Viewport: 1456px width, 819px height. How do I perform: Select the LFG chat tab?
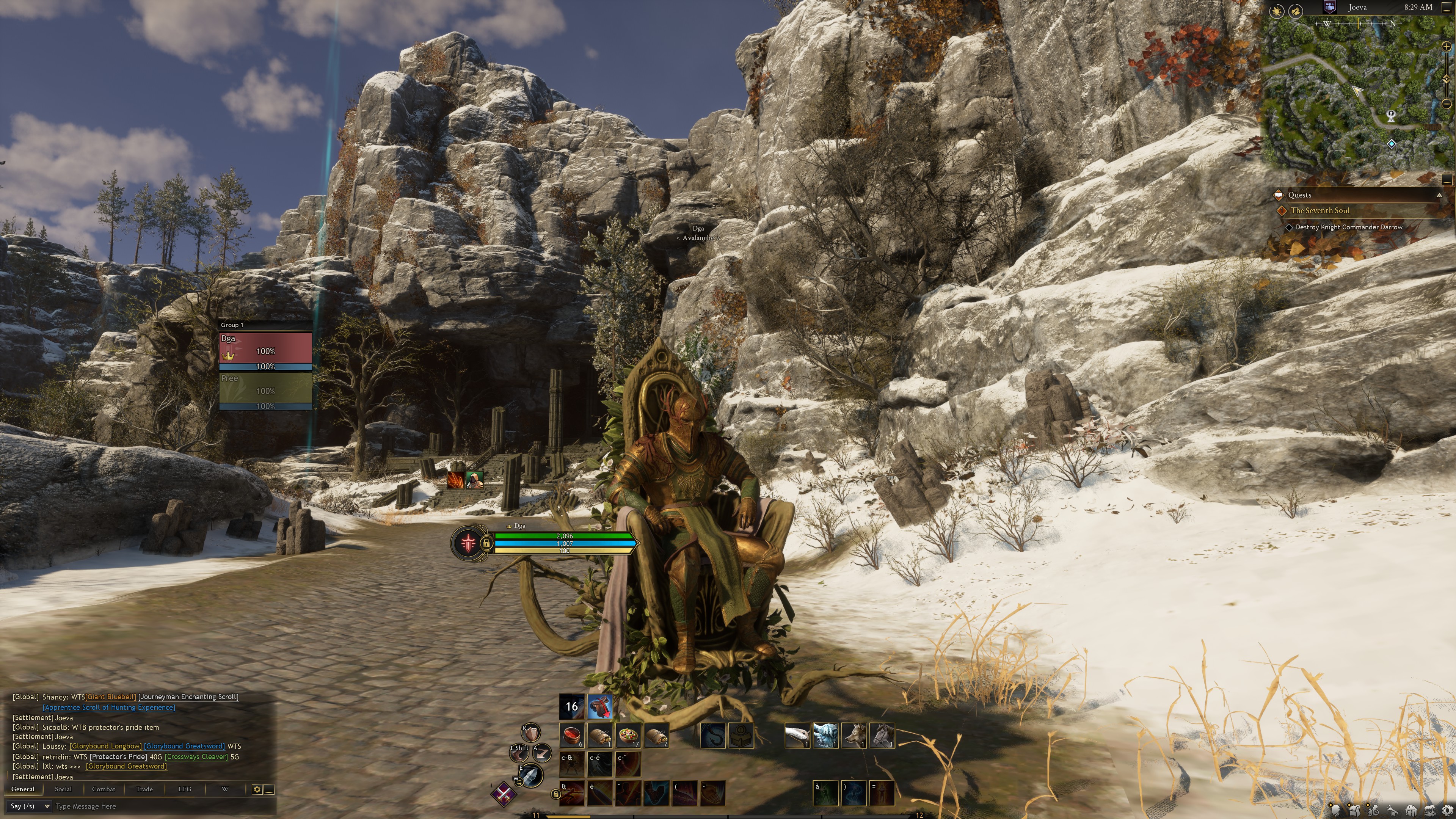[x=185, y=789]
